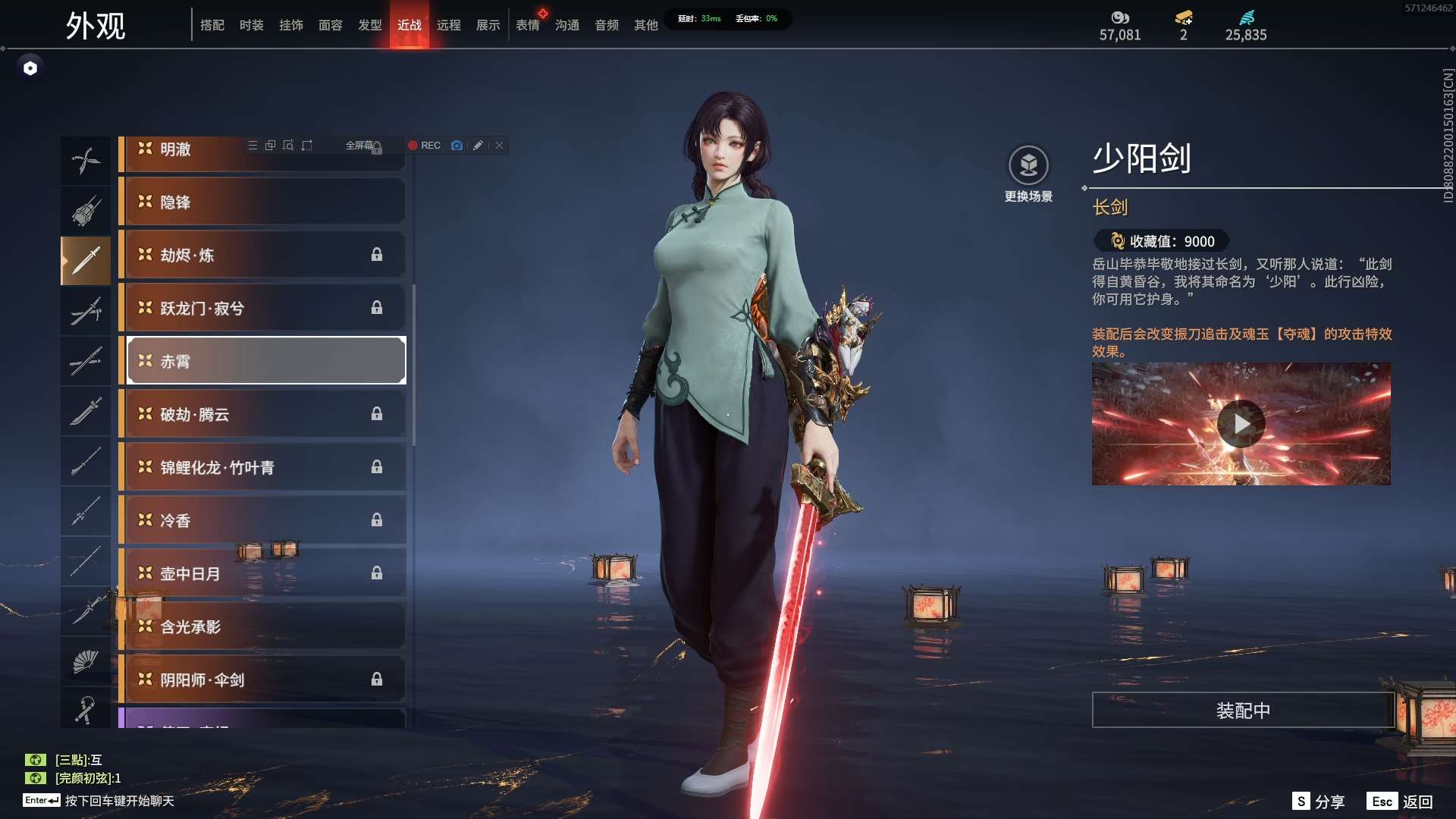1456x819 pixels.
Task: Switch to the 远程 weapons tab
Action: click(x=448, y=25)
